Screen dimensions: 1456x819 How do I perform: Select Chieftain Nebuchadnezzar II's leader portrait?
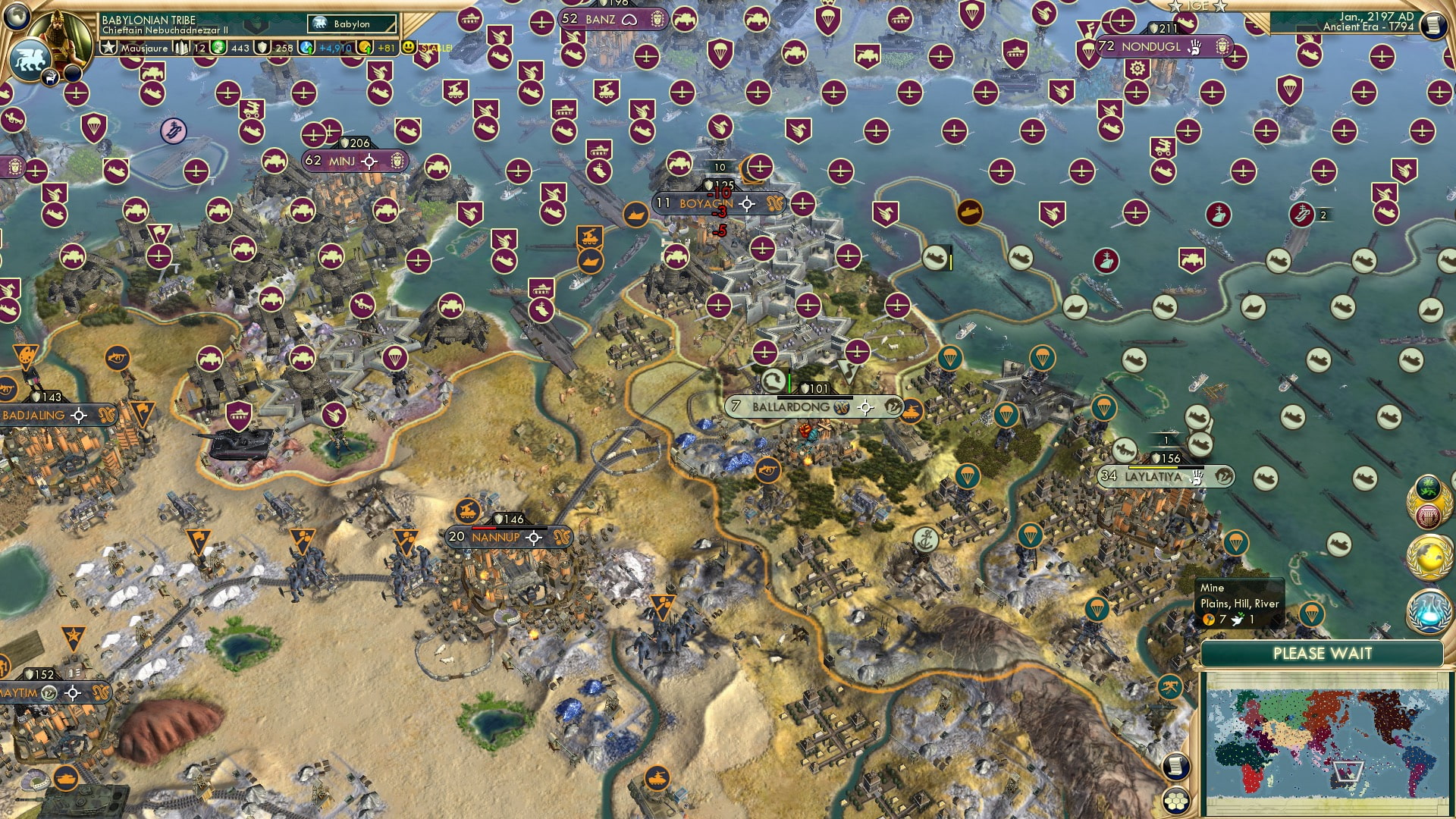pos(62,32)
